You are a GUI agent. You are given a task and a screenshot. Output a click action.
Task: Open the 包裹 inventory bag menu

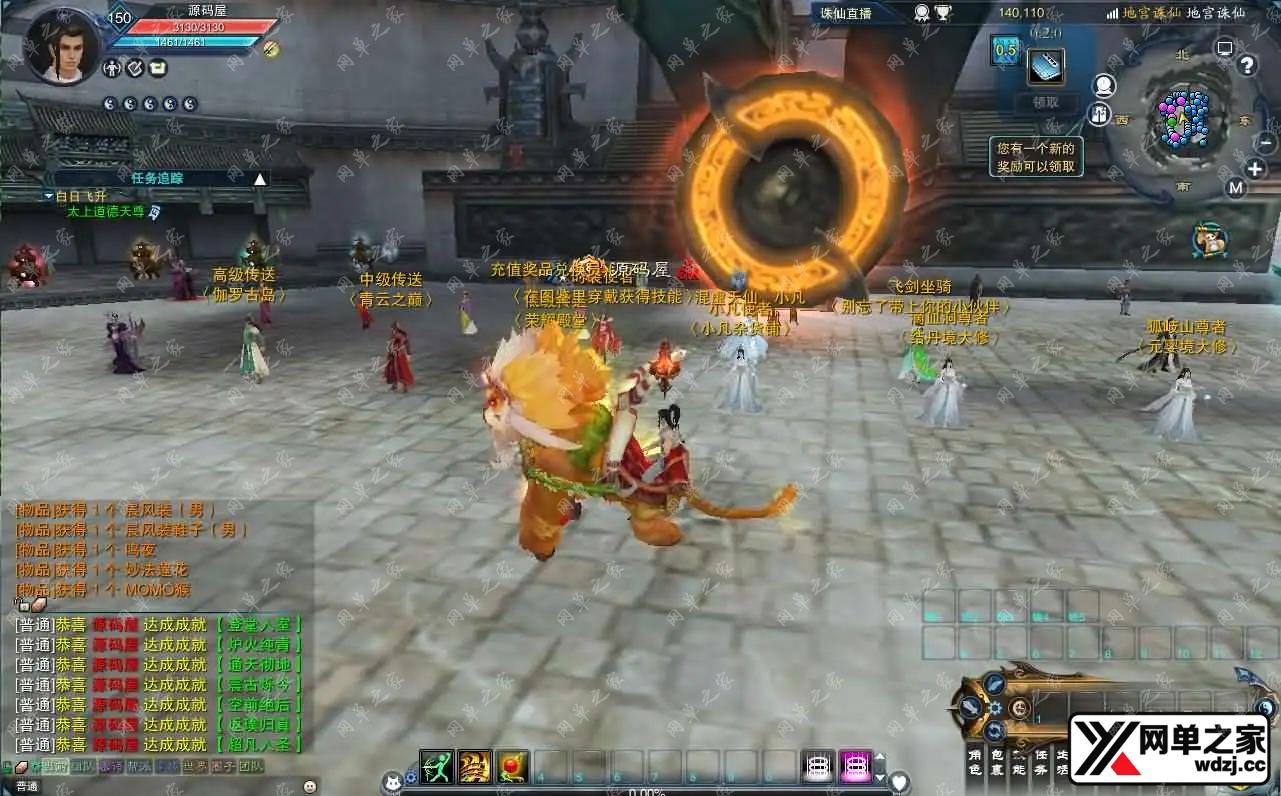point(997,762)
